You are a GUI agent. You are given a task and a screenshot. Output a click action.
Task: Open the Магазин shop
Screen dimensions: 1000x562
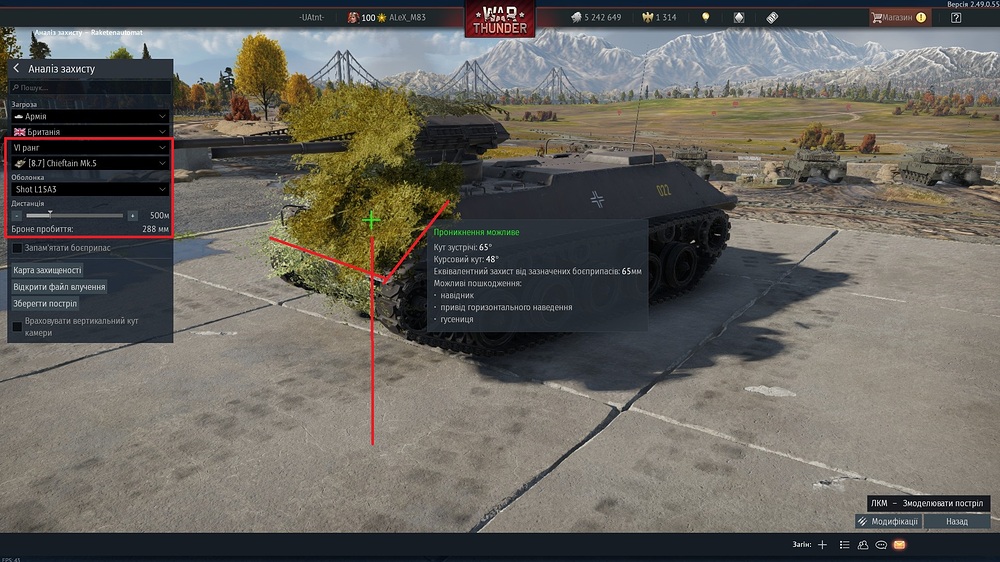898,17
